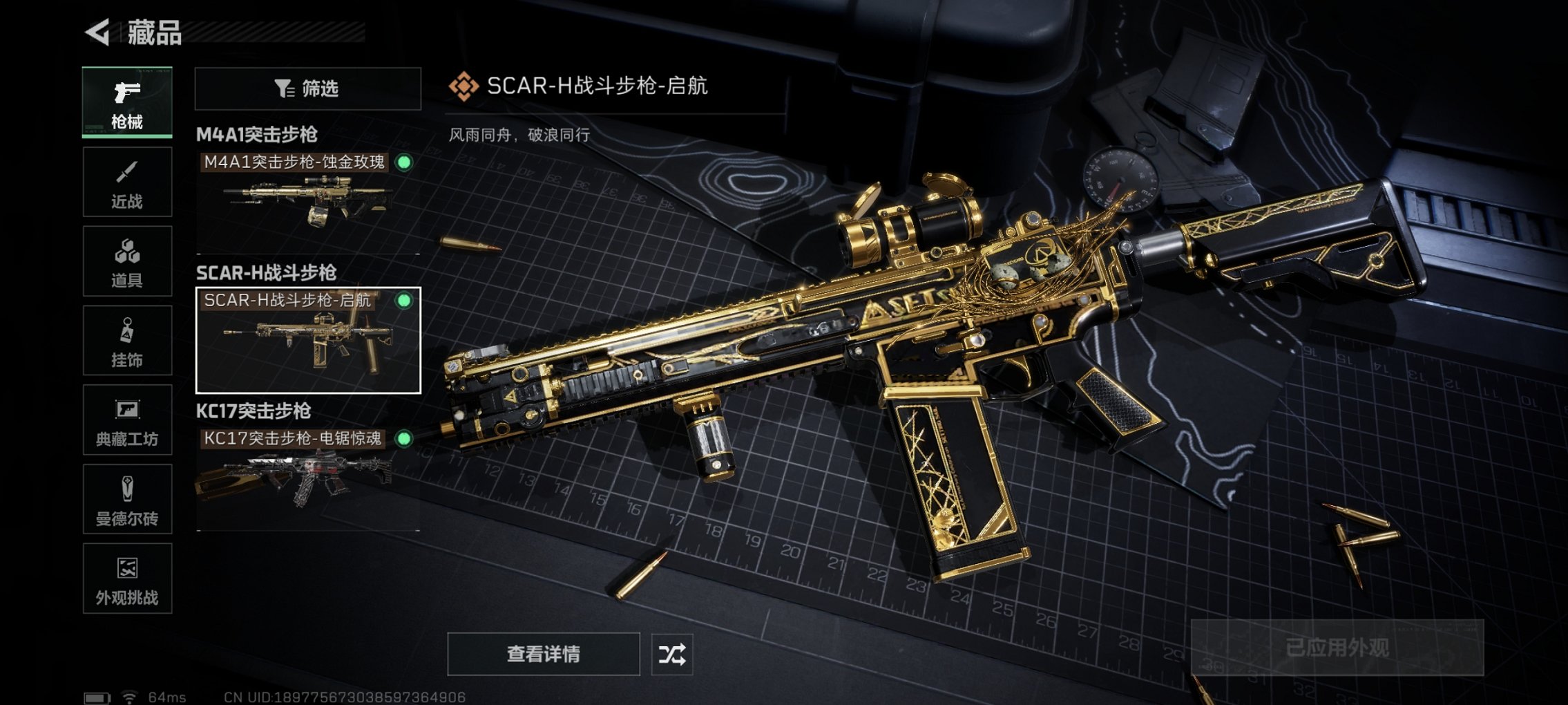Viewport: 1568px width, 705px height.
Task: Open the 近战 melee weapons category
Action: [x=126, y=182]
